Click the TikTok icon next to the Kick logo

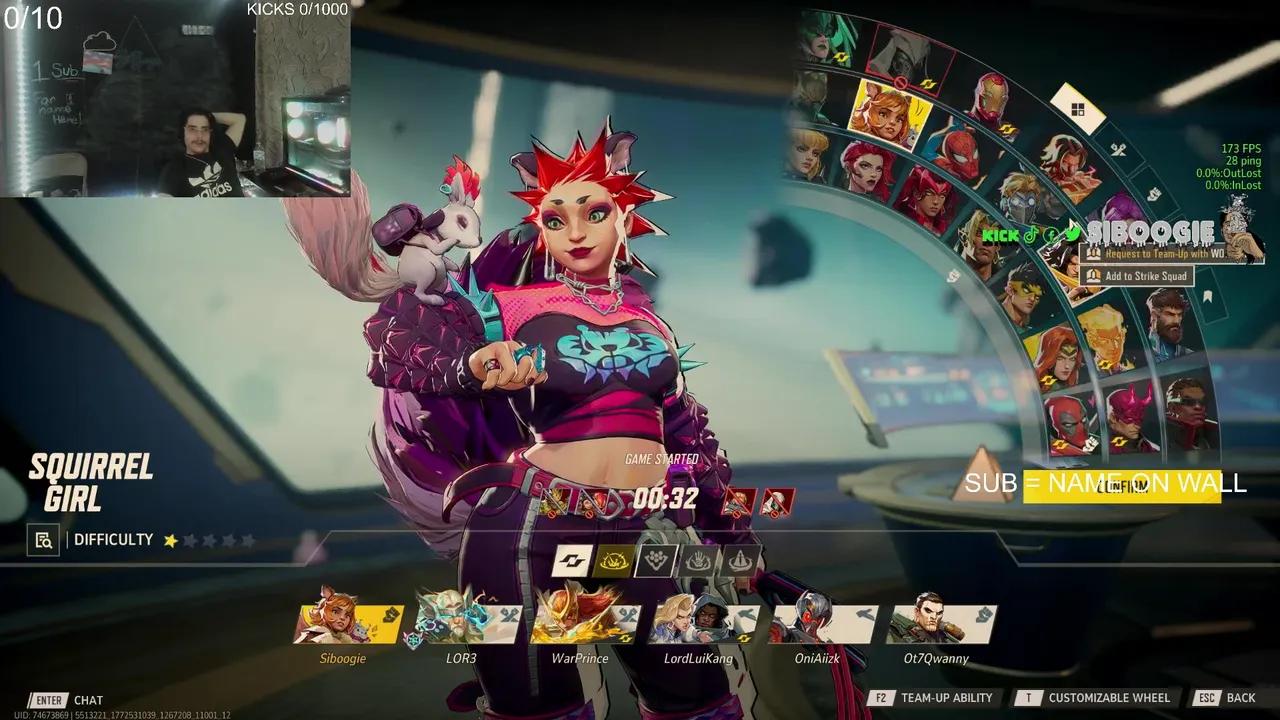point(1031,235)
